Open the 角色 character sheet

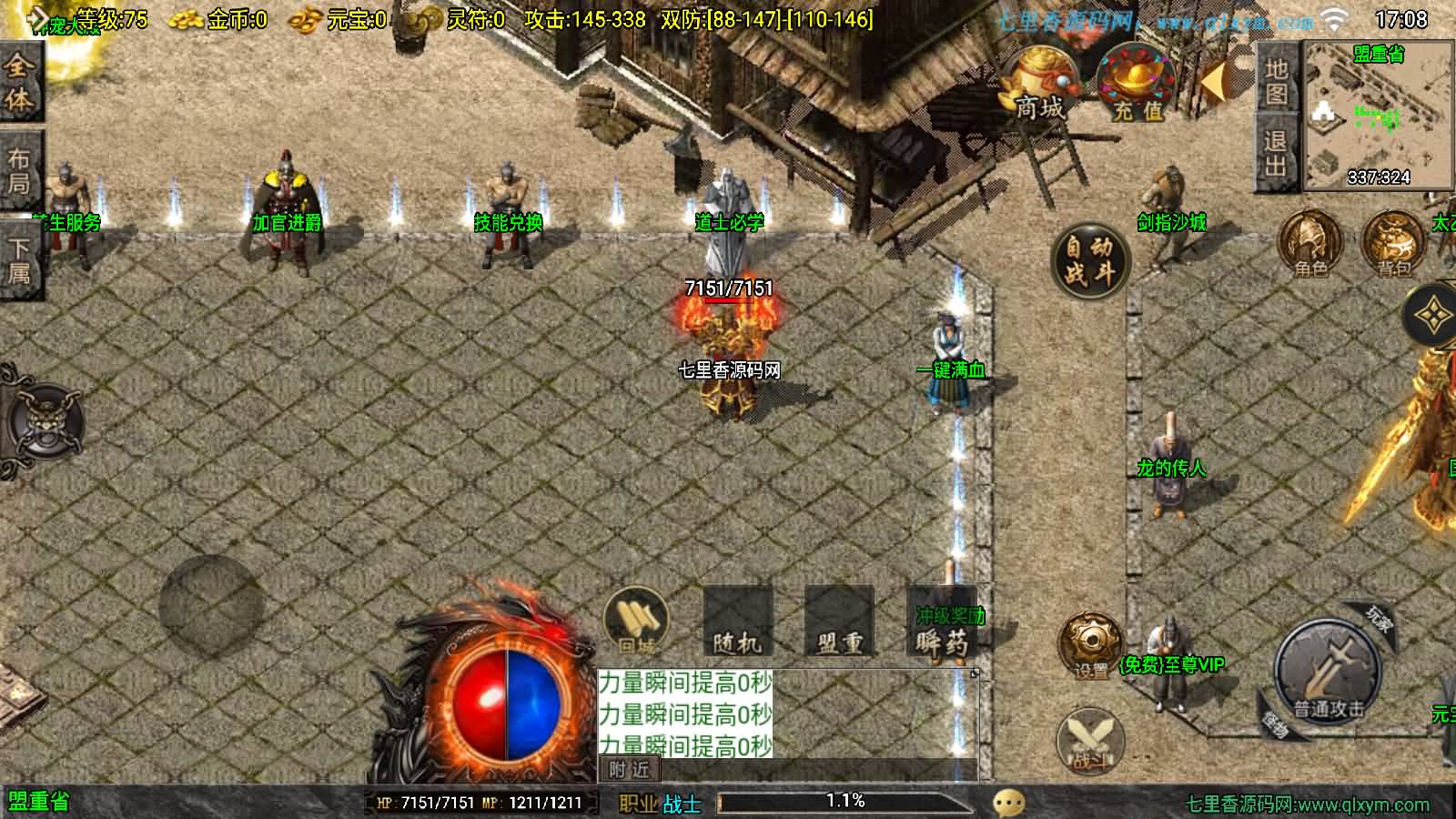(x=1310, y=243)
